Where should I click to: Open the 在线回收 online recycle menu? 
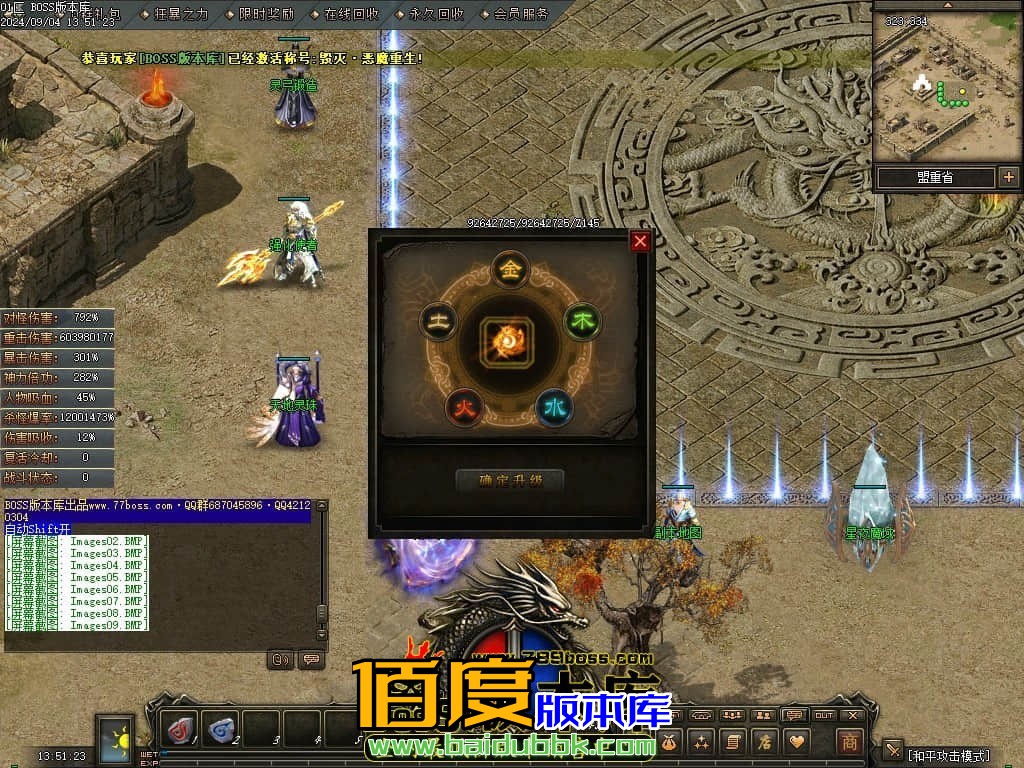[x=352, y=14]
